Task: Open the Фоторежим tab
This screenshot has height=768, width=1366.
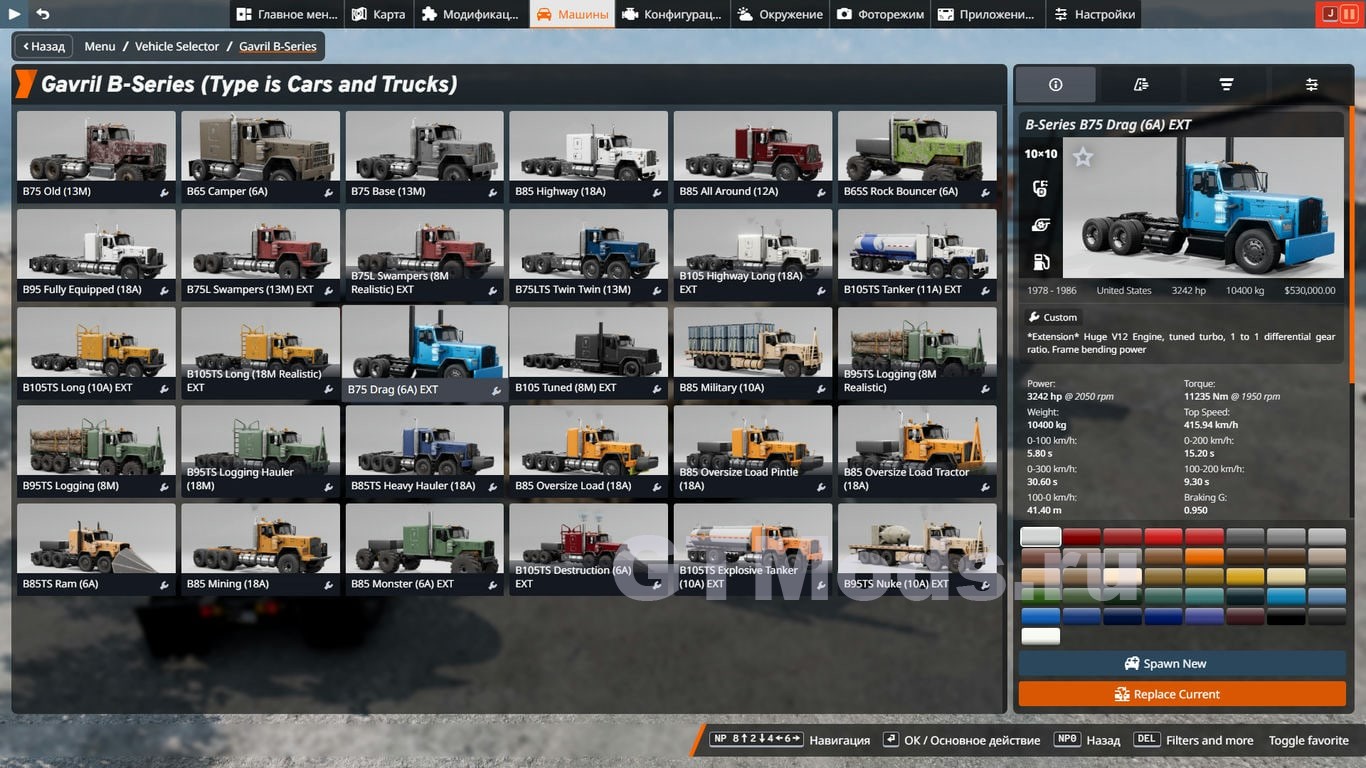Action: [882, 14]
